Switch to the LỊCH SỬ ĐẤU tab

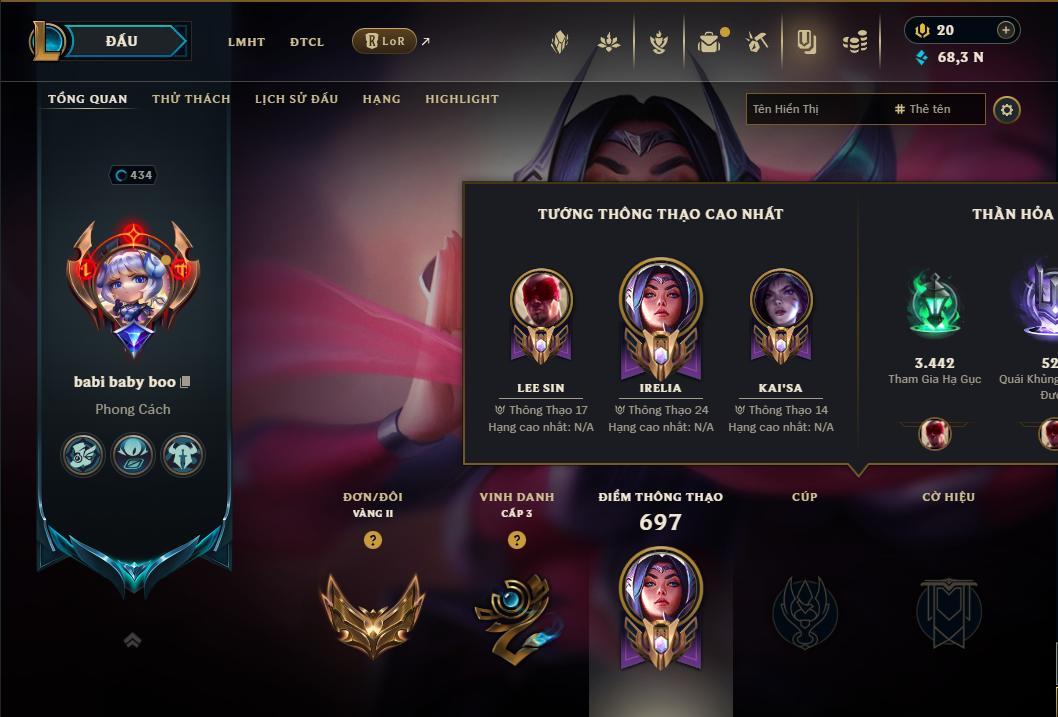(296, 99)
